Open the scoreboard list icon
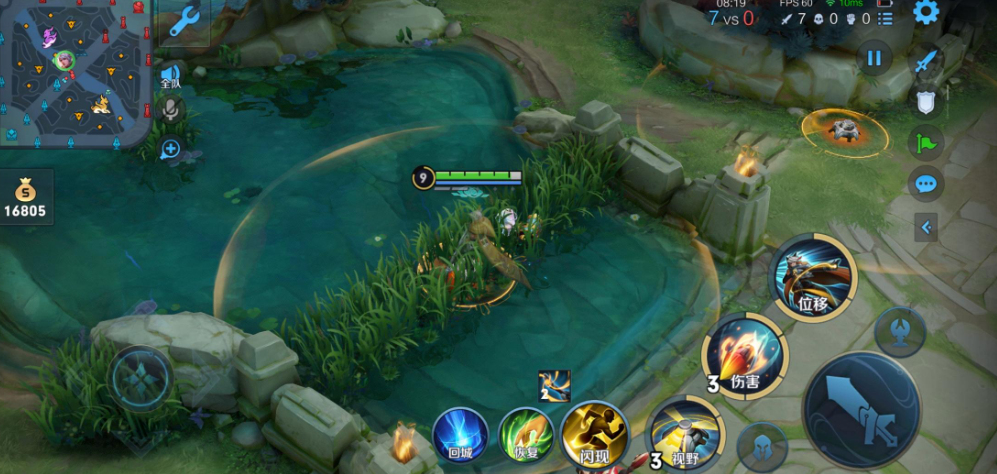 [886, 18]
